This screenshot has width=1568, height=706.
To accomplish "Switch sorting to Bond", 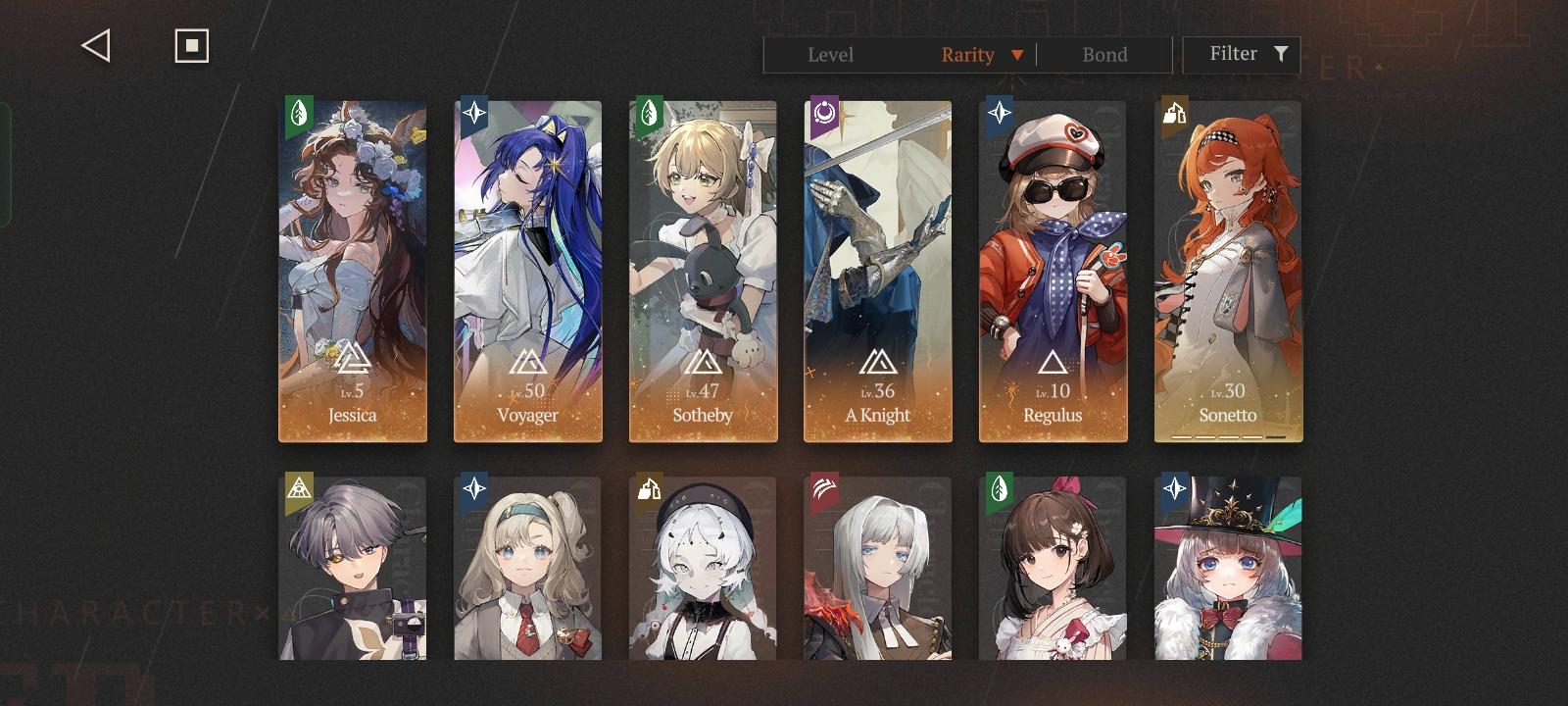I will (1103, 55).
